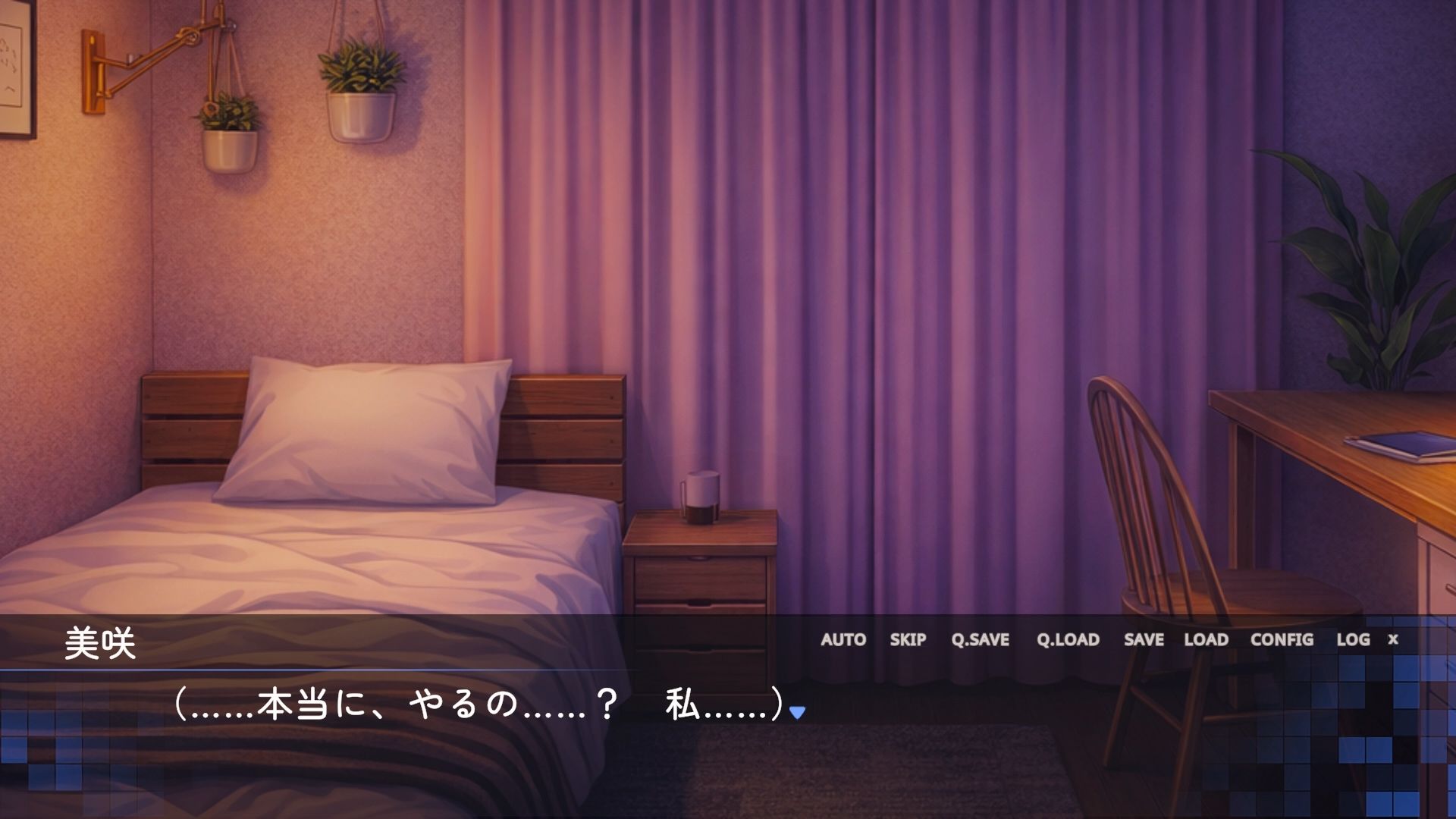Hide the message window with x
Image resolution: width=1456 pixels, height=819 pixels.
[x=1393, y=639]
